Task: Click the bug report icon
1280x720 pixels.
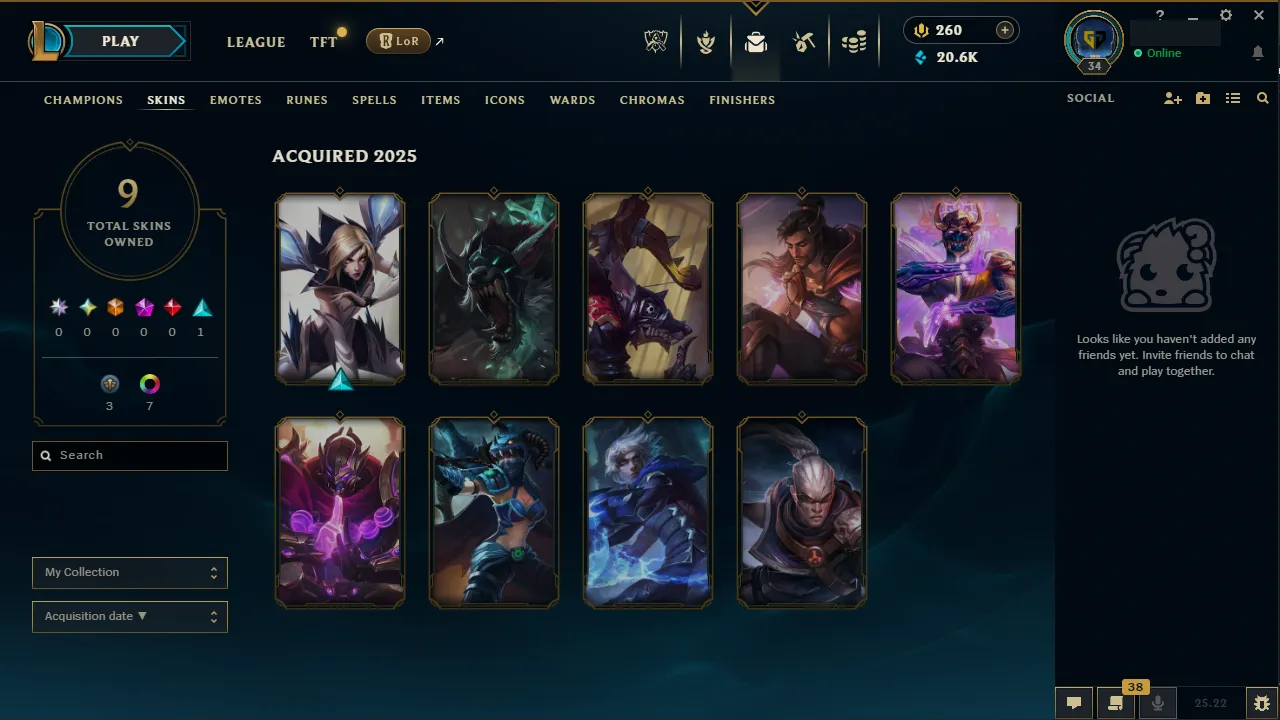Action: (1262, 703)
